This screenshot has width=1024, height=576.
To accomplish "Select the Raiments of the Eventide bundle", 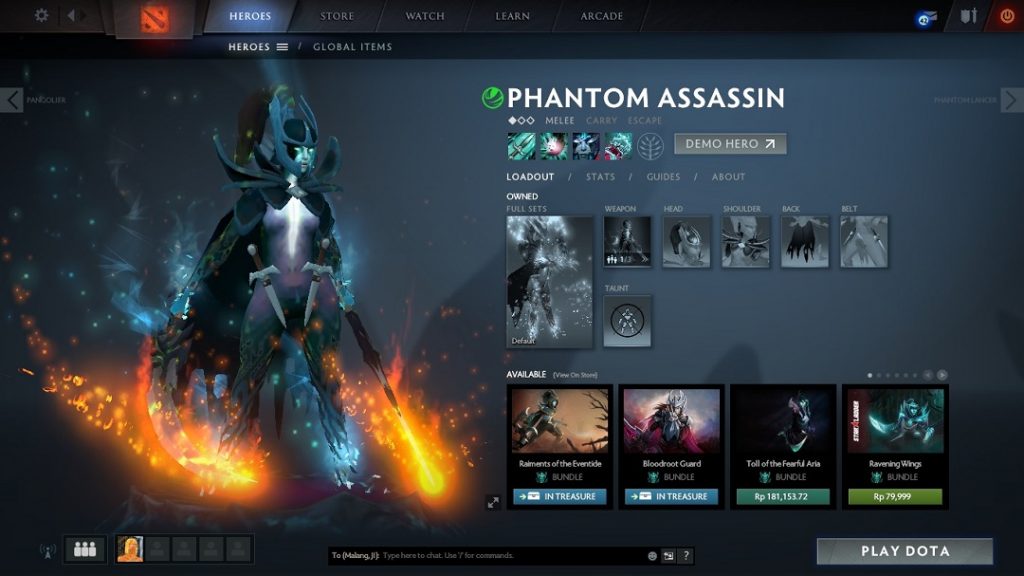I will [x=560, y=430].
